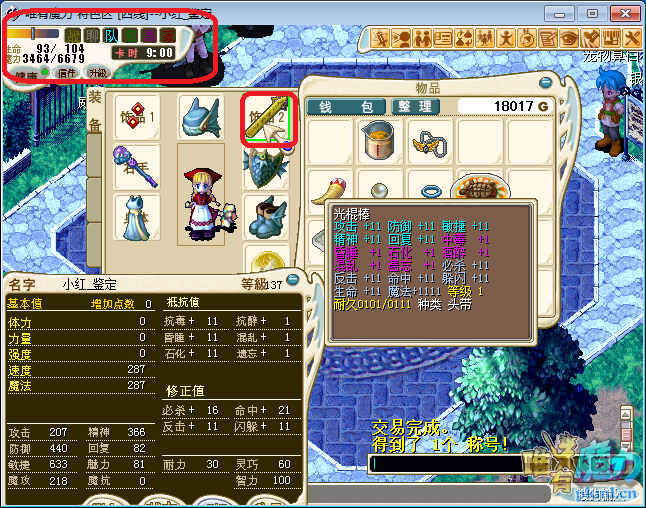Choose the purple staff in the right-hand slot
The height and width of the screenshot is (508, 646).
pos(137,167)
